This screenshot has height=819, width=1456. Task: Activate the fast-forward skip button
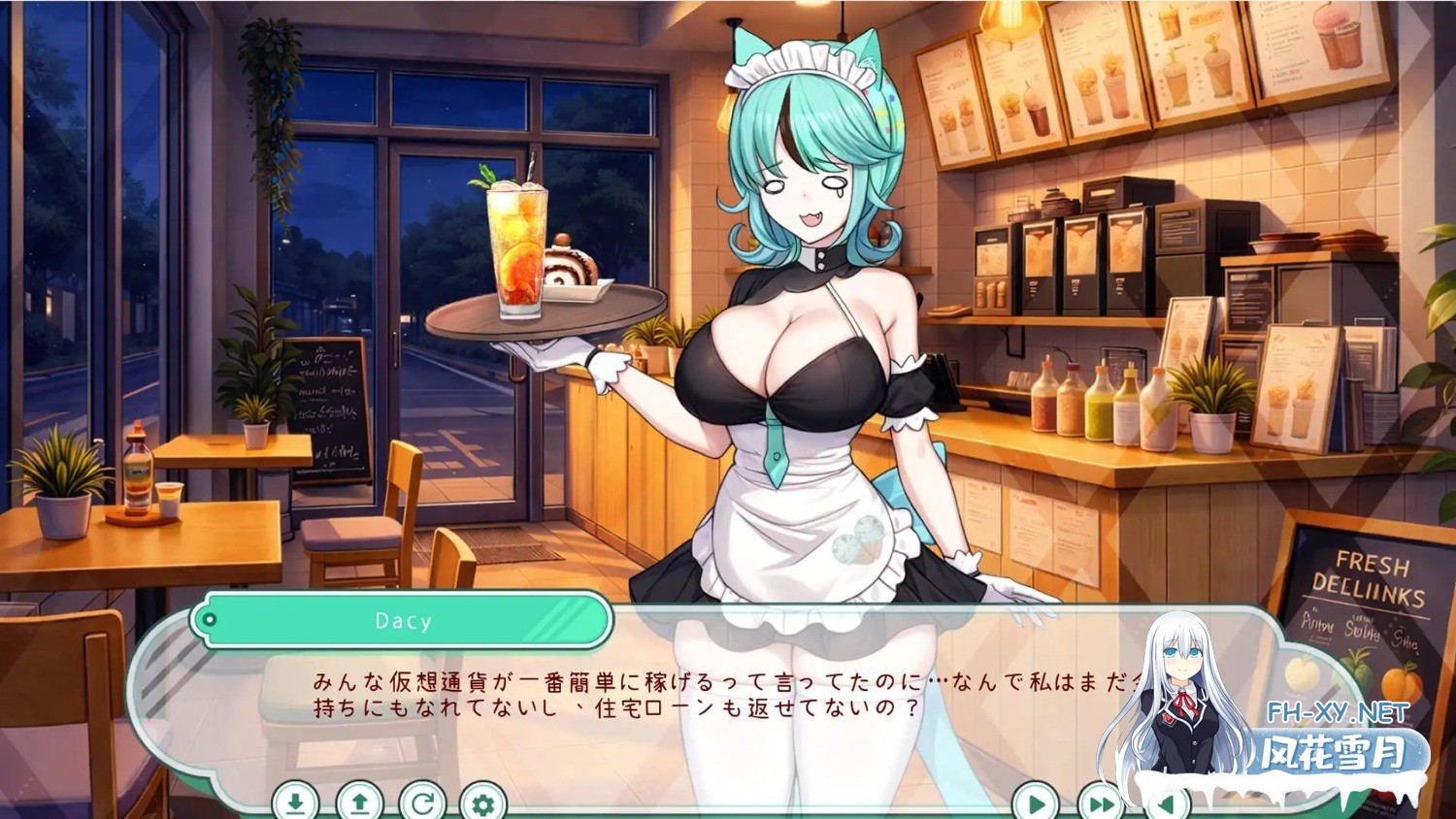[1100, 803]
